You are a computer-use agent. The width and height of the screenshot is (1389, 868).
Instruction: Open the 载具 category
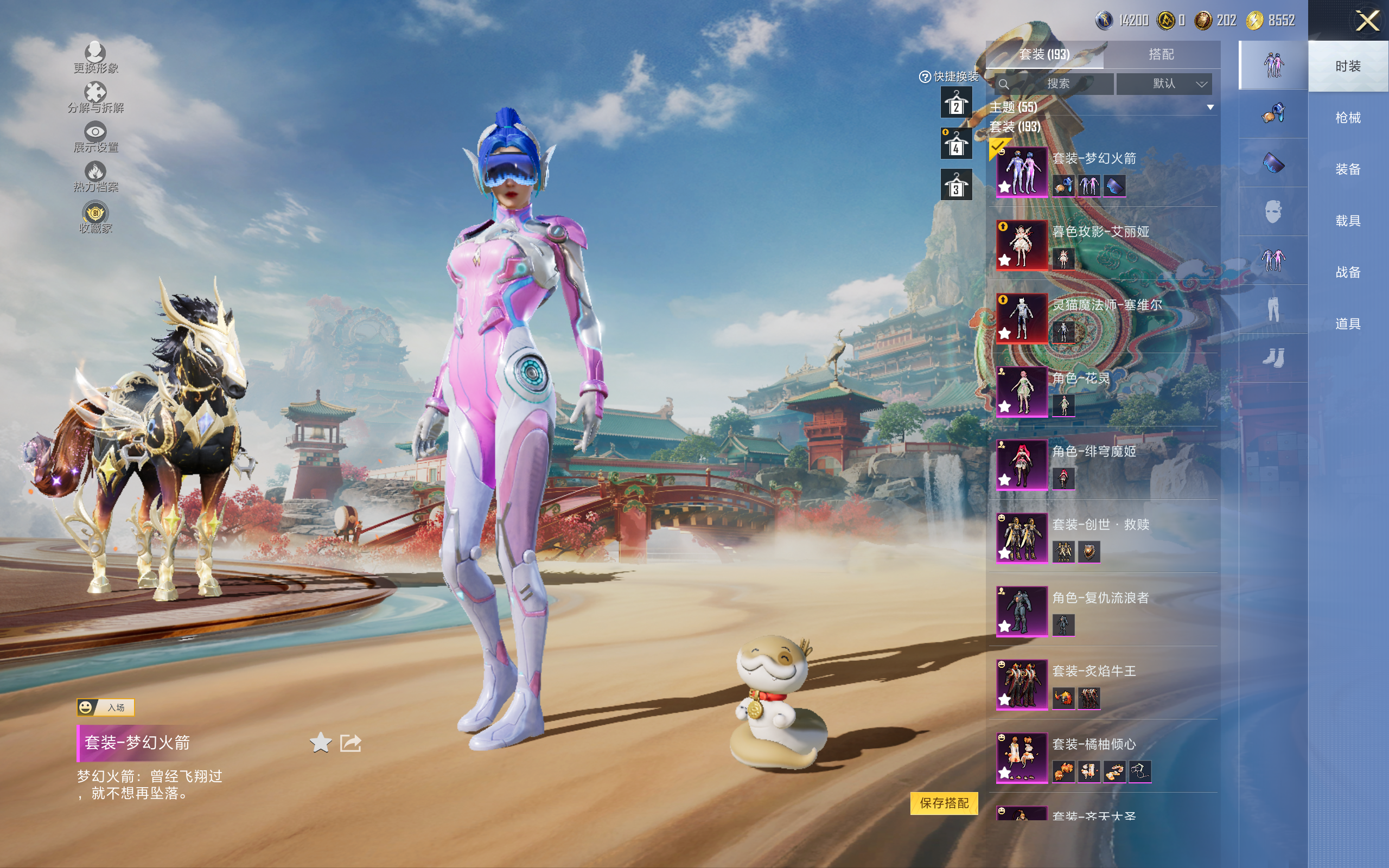(x=1347, y=221)
